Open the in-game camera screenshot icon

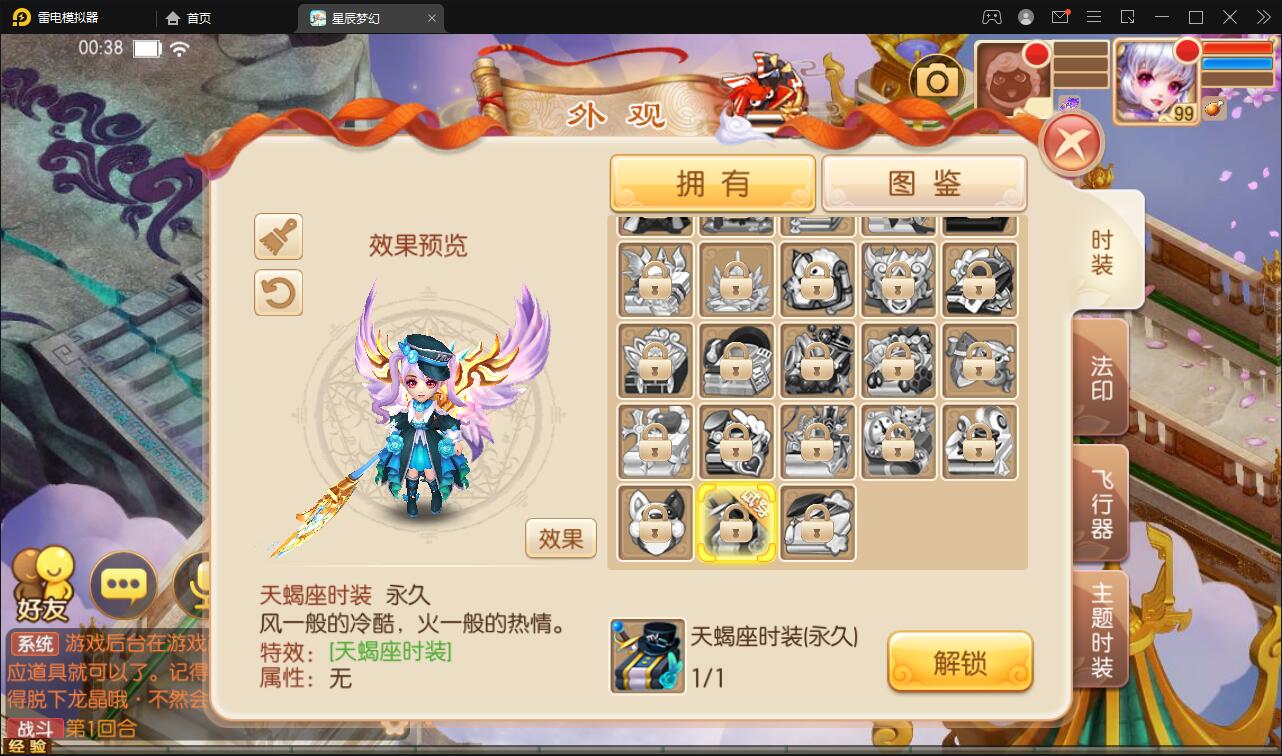click(x=937, y=77)
